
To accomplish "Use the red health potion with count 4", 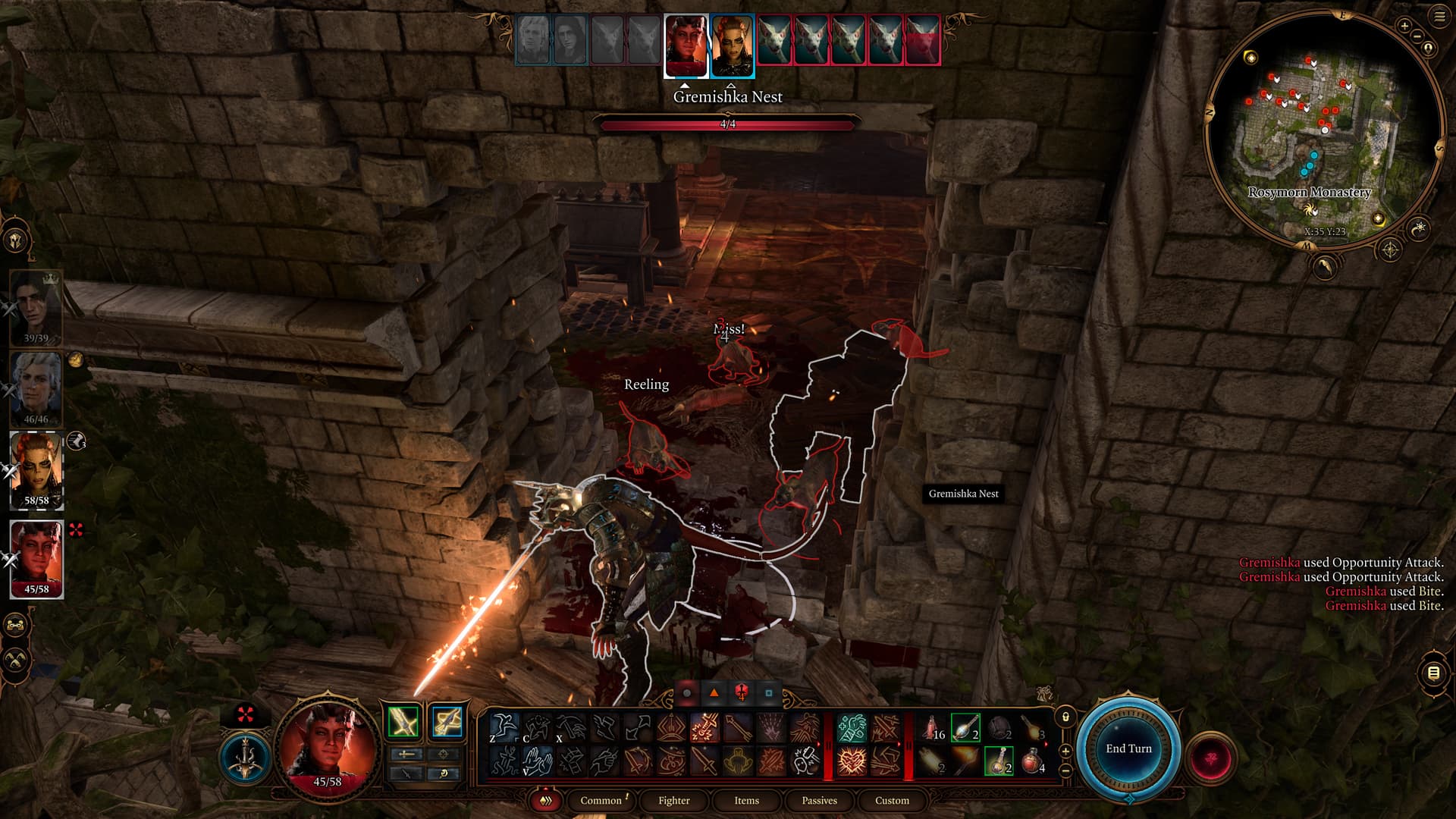I will click(x=1033, y=761).
